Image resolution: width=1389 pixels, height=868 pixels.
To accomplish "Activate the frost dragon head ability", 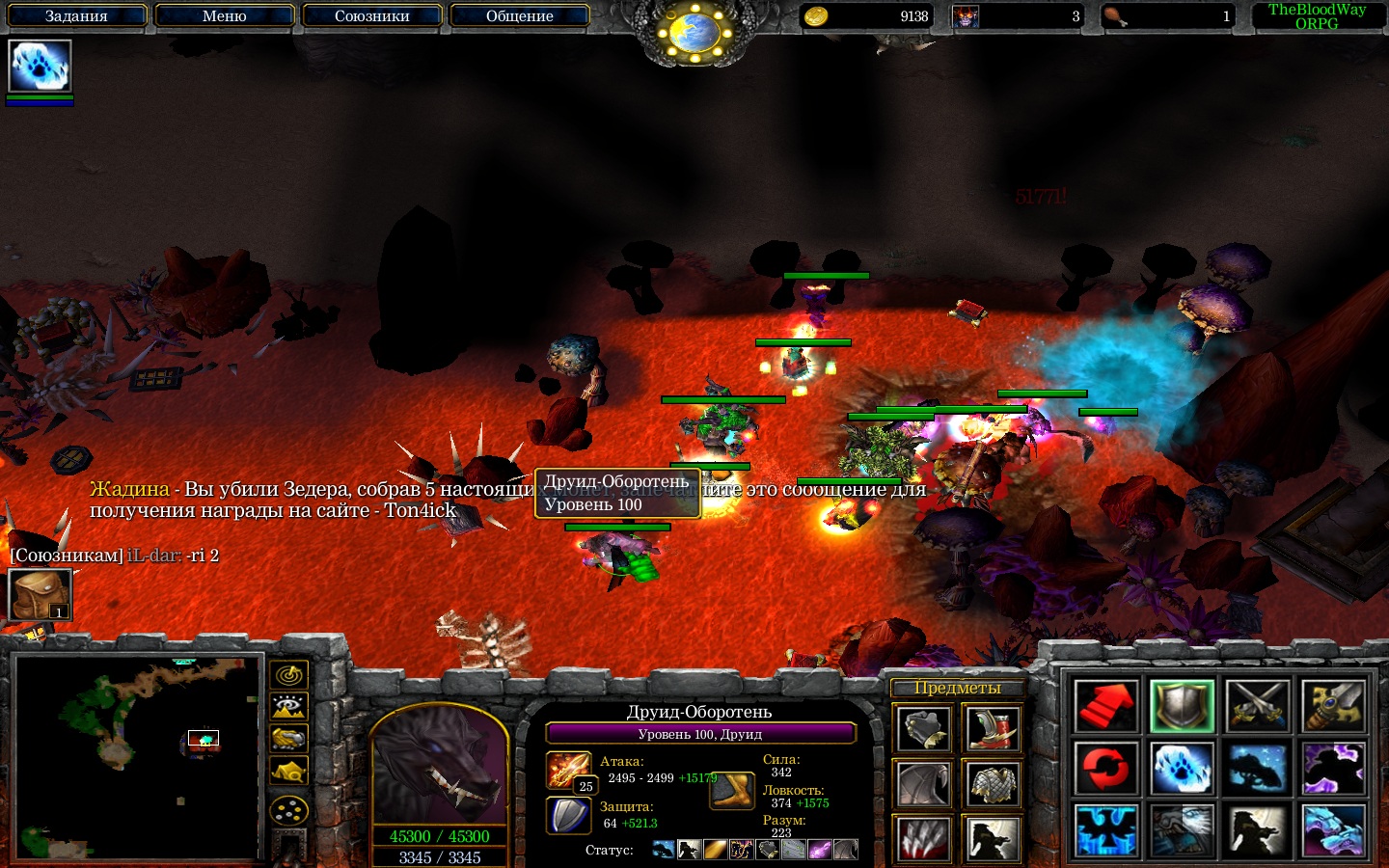I will pos(1334,831).
